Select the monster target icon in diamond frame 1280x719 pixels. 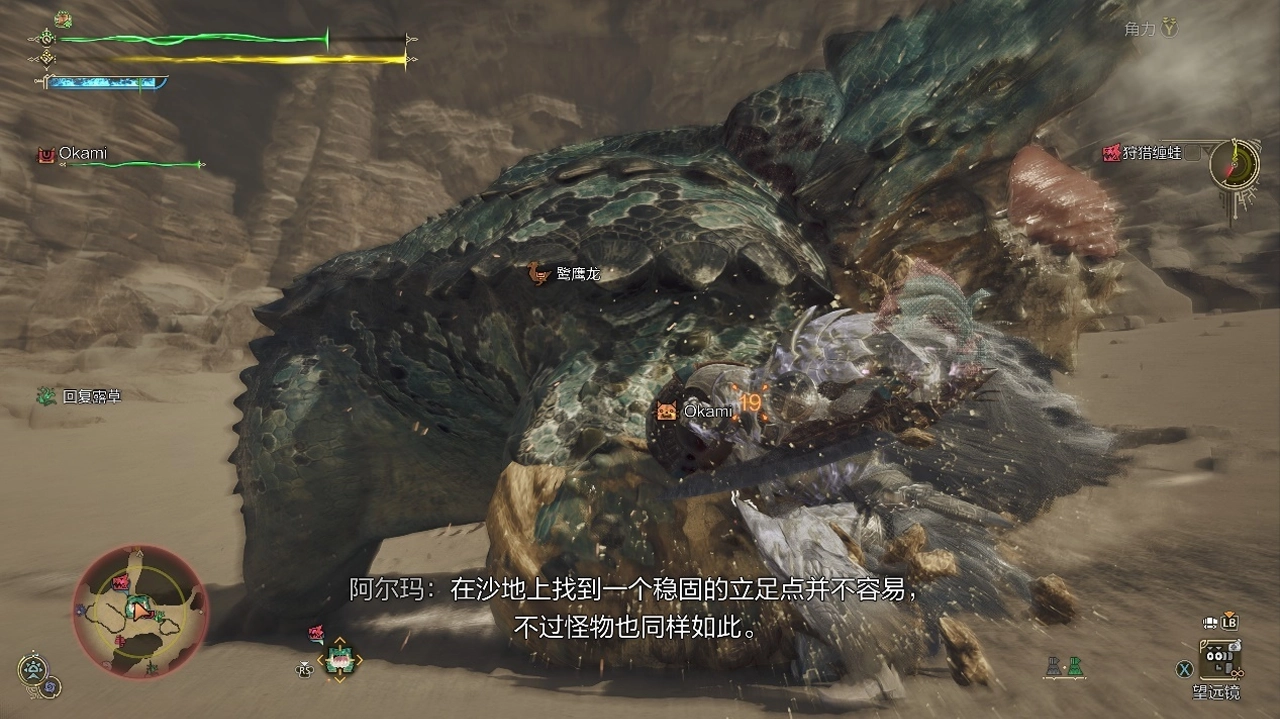tap(339, 659)
